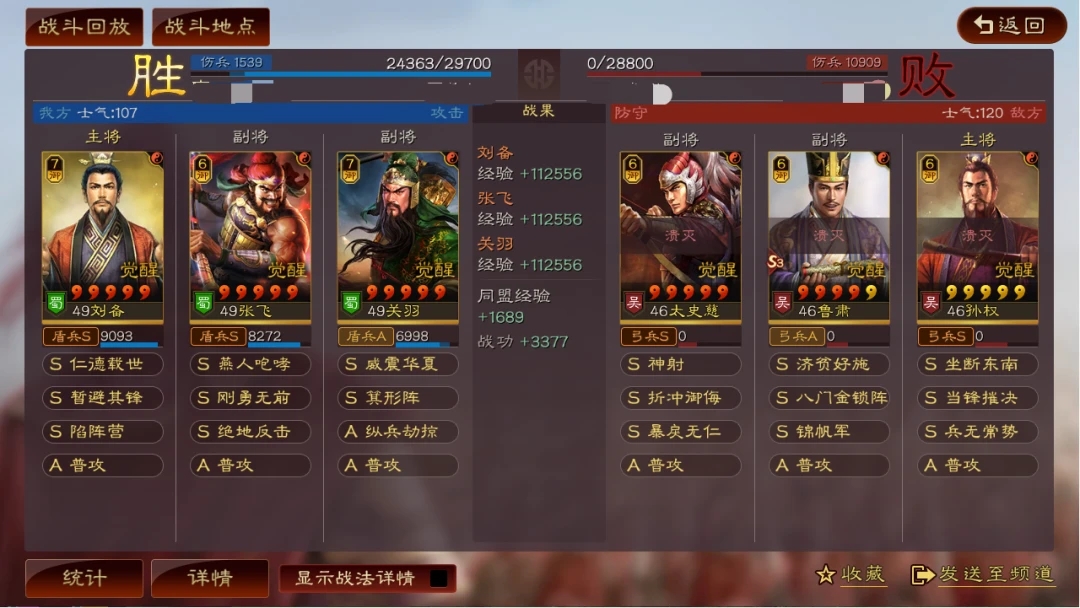Send the report via 发送至频道
Viewport: 1080px width, 608px height.
[x=983, y=574]
